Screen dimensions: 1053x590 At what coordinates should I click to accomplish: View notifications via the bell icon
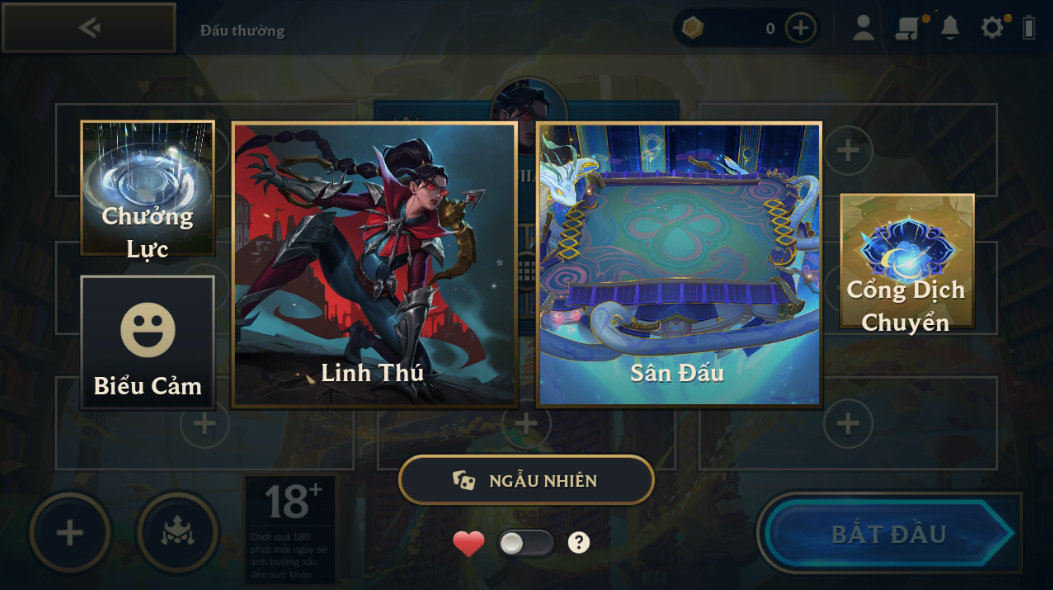pyautogui.click(x=950, y=28)
